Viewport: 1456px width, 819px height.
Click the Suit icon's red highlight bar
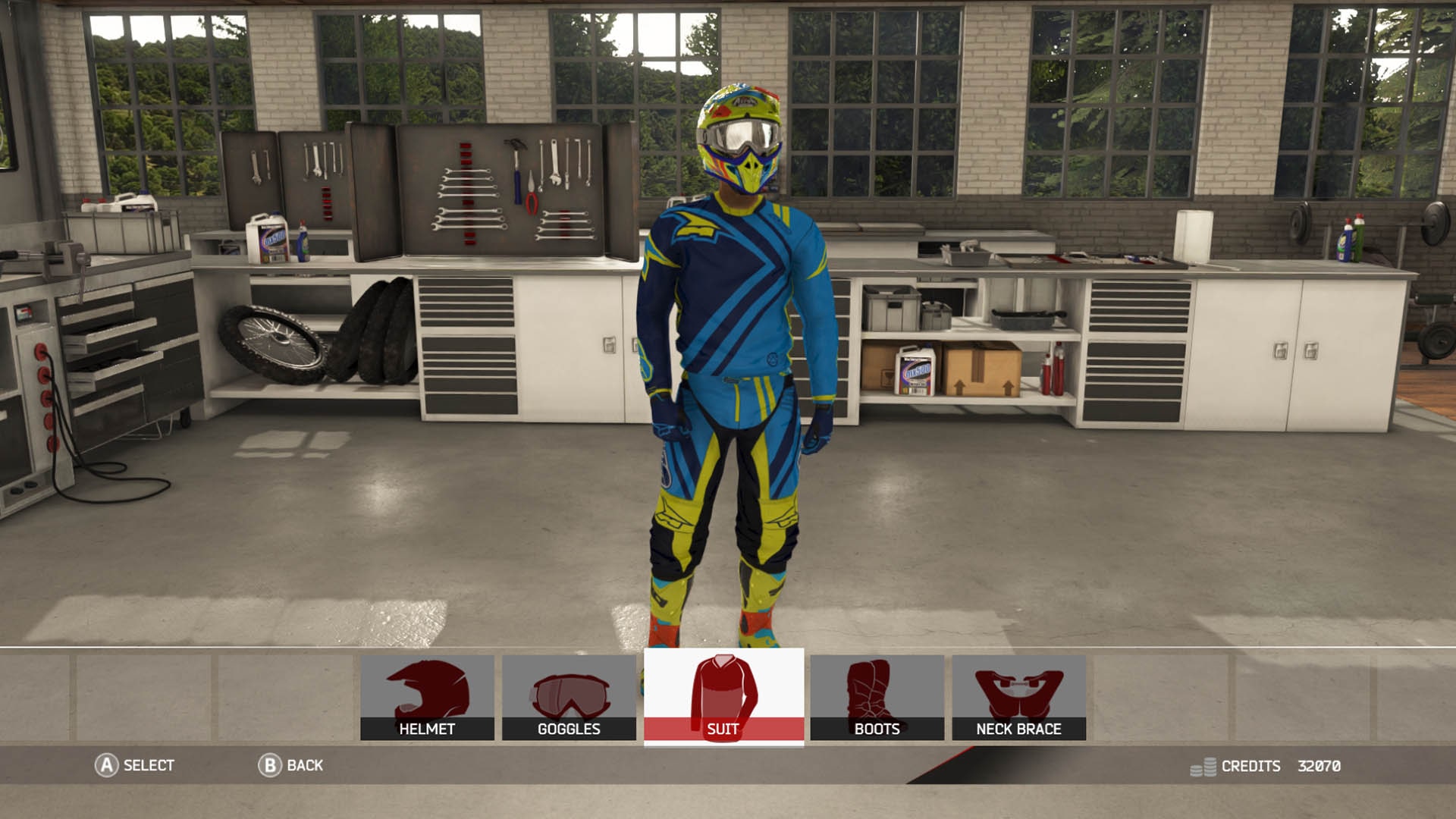tap(725, 730)
